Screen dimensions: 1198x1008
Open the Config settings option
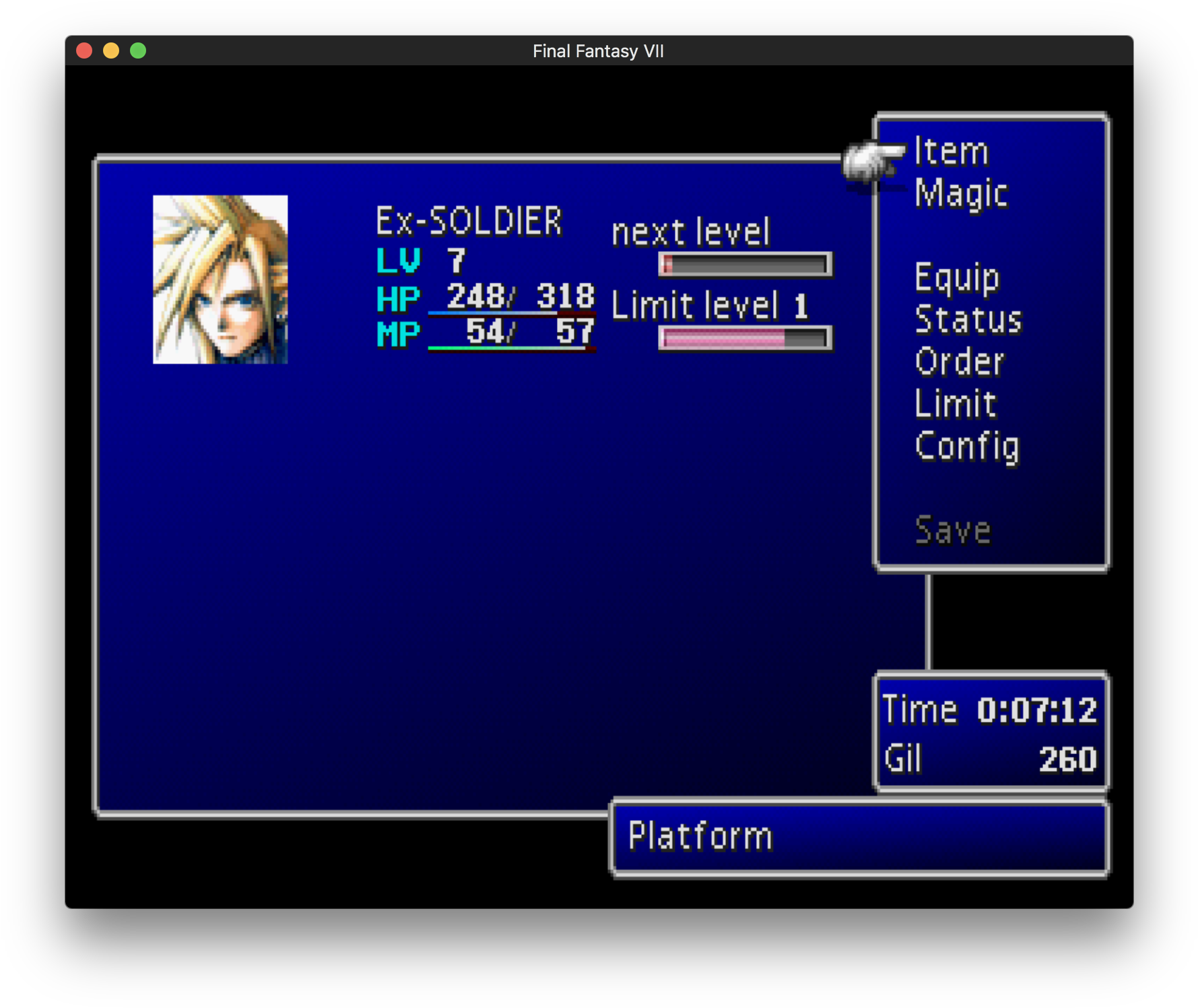[x=967, y=446]
